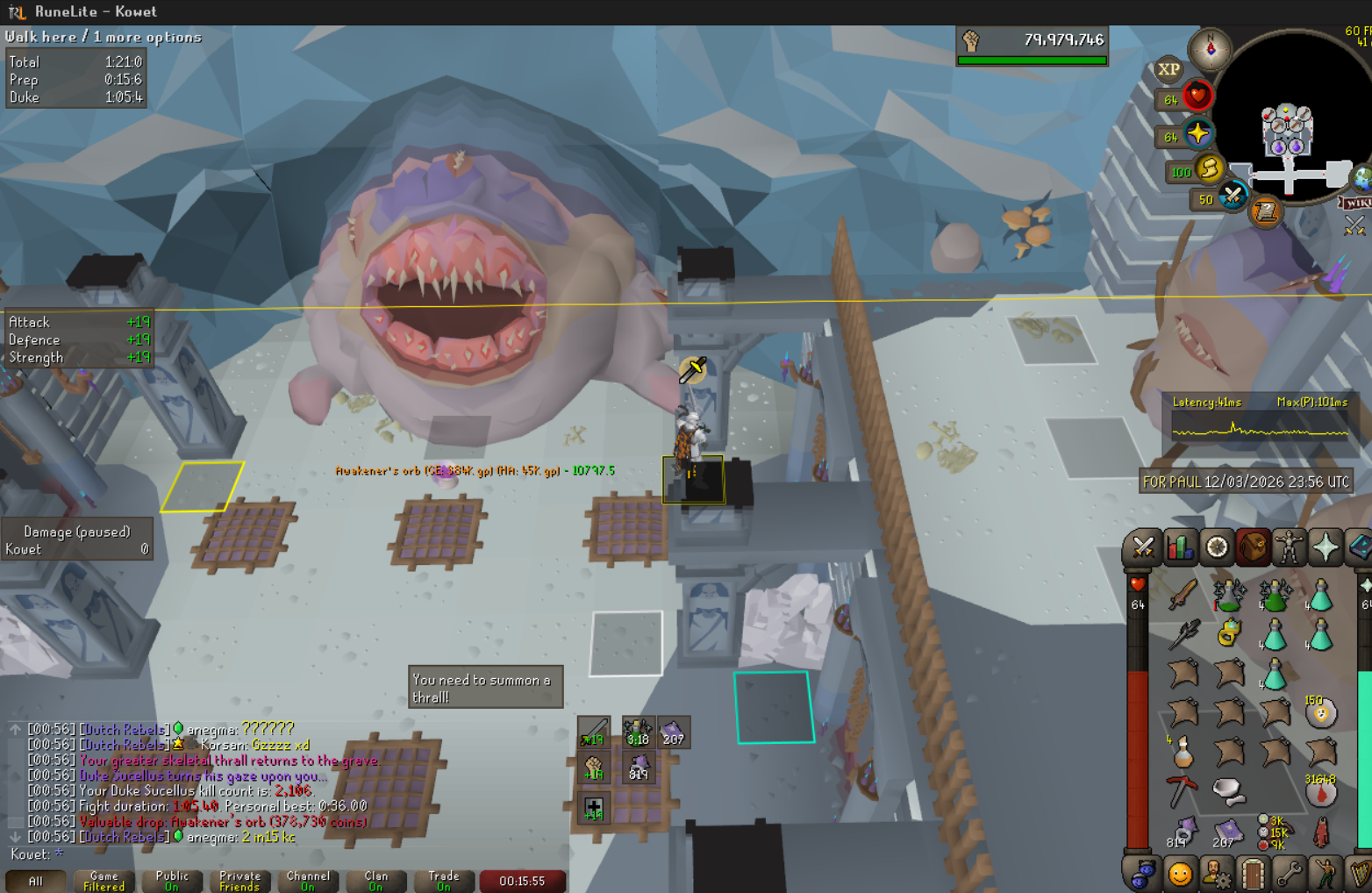Image resolution: width=1372 pixels, height=893 pixels.
Task: Activate the special attack orb
Action: pyautogui.click(x=1233, y=196)
